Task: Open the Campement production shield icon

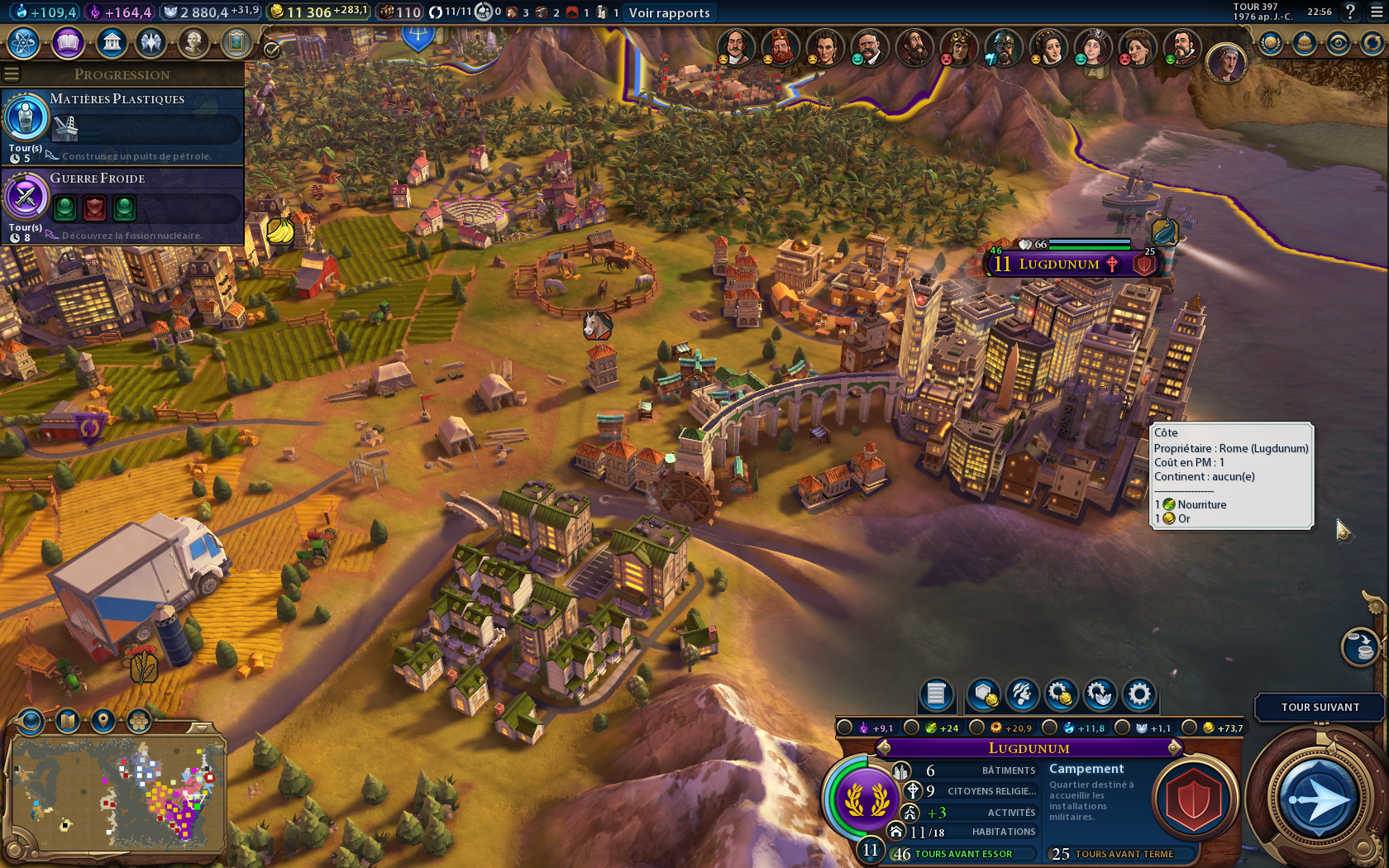Action: [1193, 799]
